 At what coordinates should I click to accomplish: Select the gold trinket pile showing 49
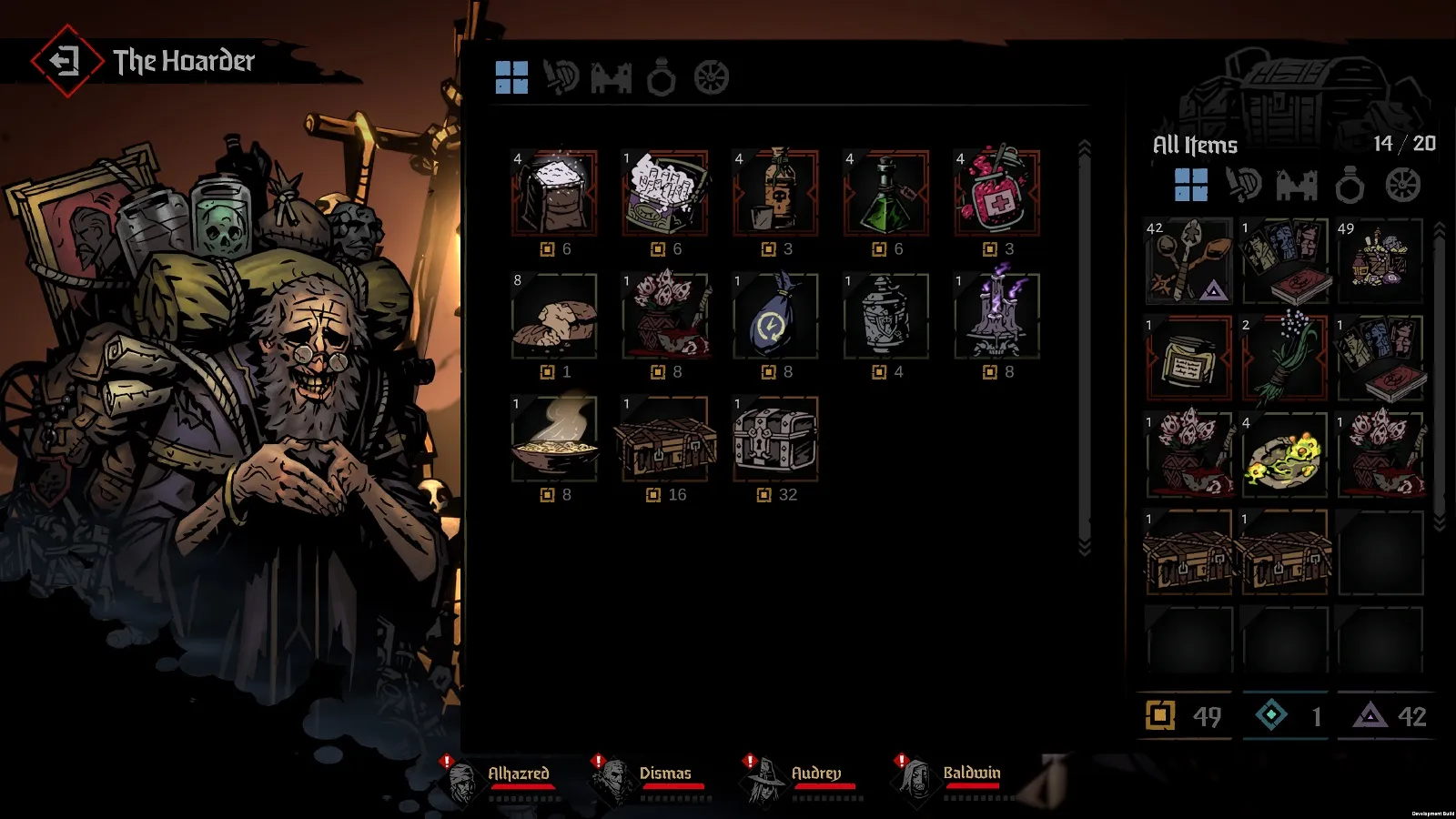[1380, 261]
